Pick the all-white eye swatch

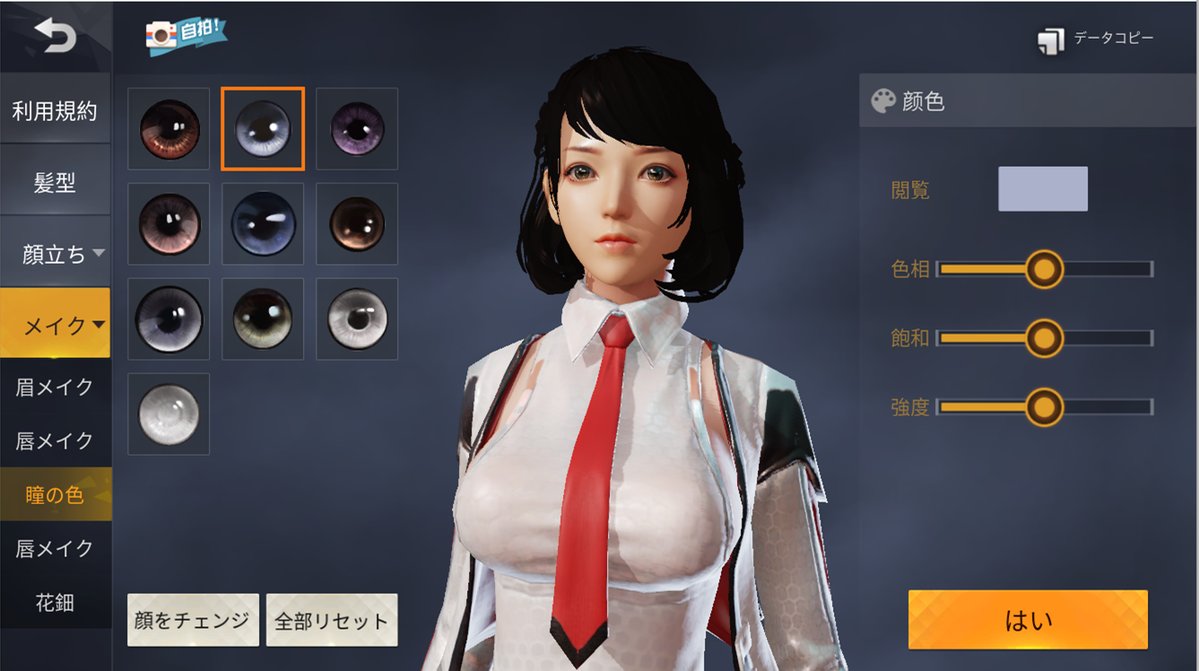168,414
